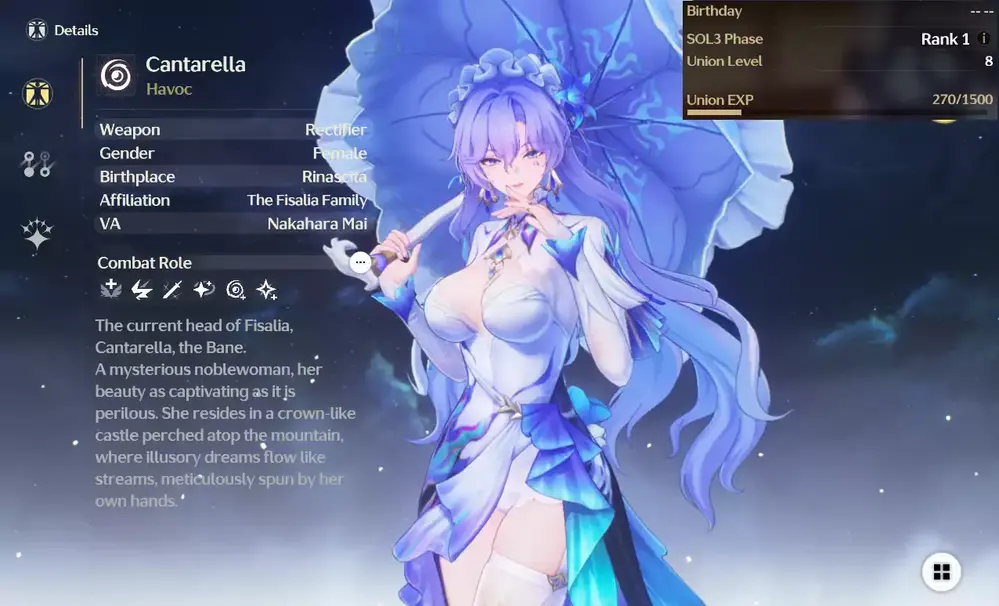
Task: Select the lightning bolt combat role icon
Action: 142,290
